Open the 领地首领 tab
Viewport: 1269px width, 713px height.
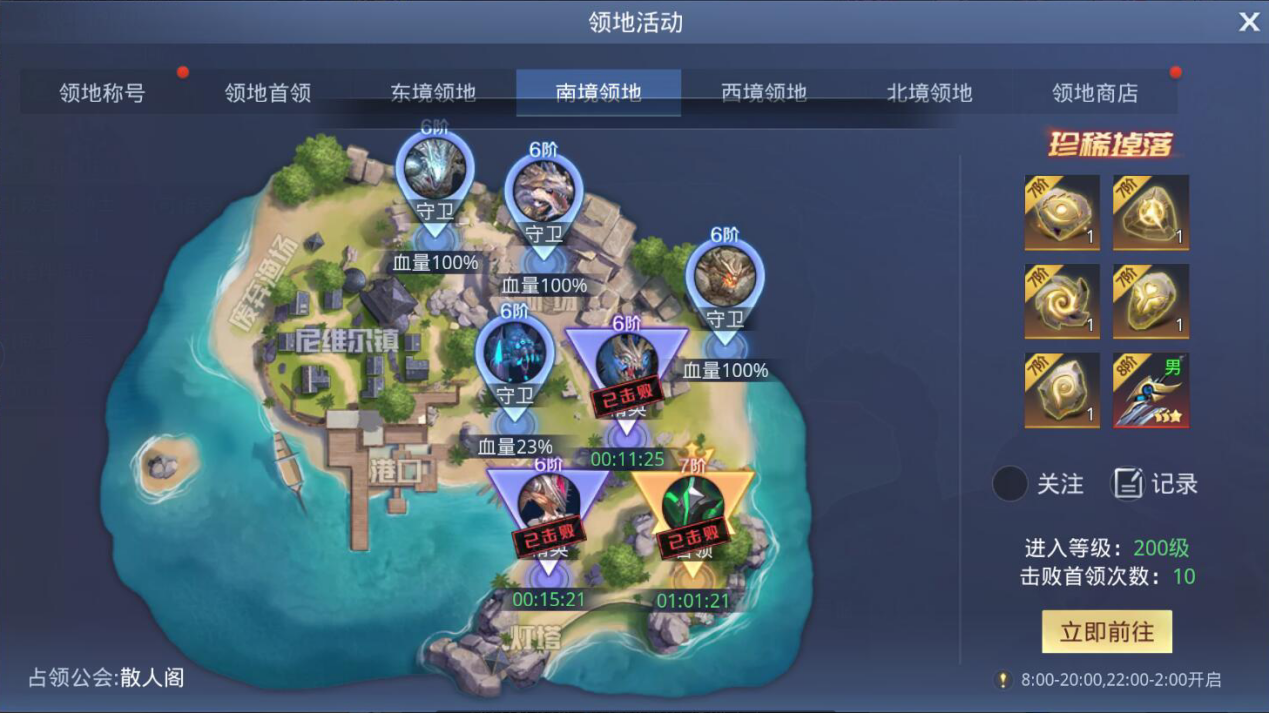(268, 93)
